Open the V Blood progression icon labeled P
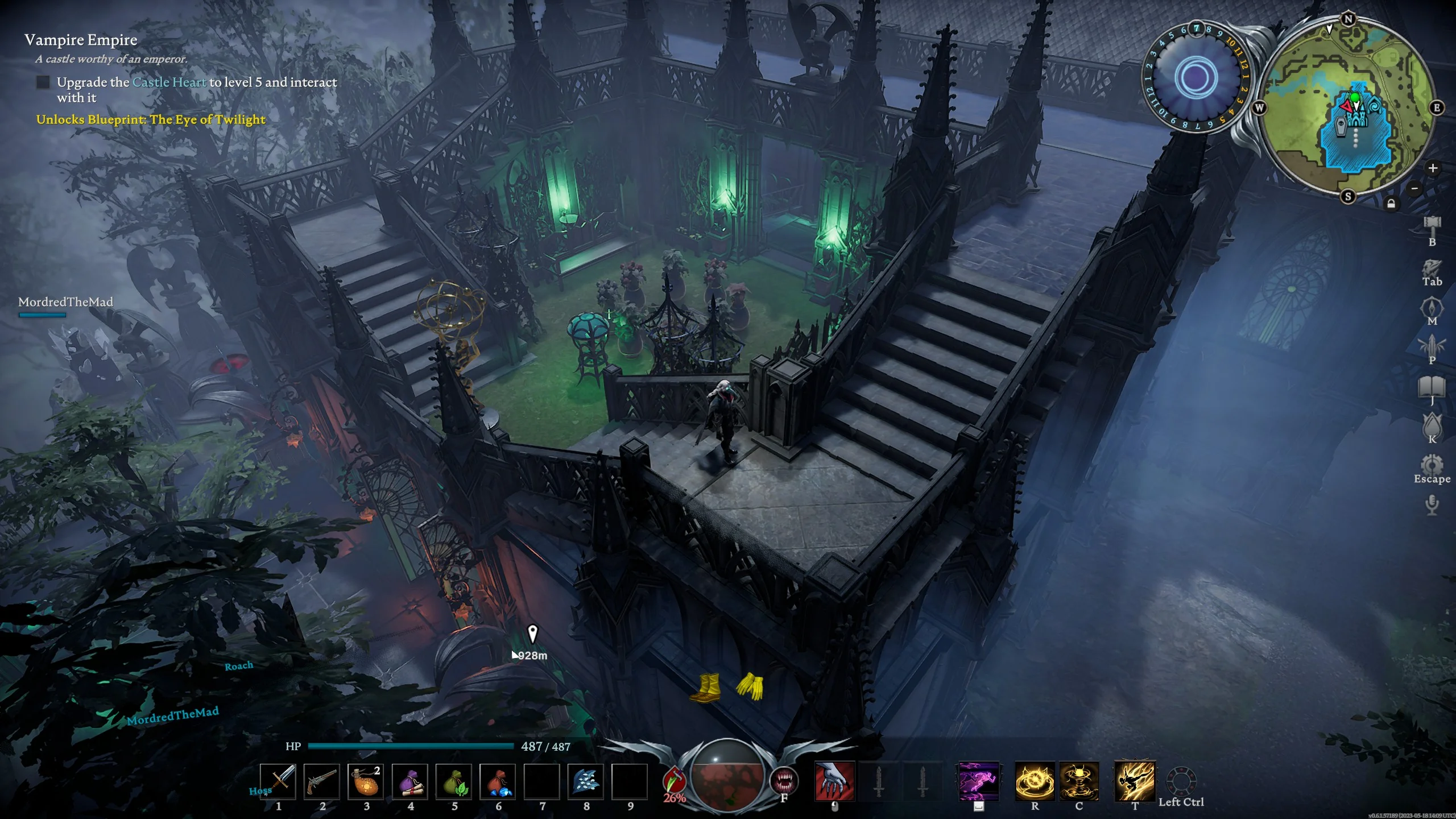Image resolution: width=1456 pixels, height=819 pixels. point(1432,345)
